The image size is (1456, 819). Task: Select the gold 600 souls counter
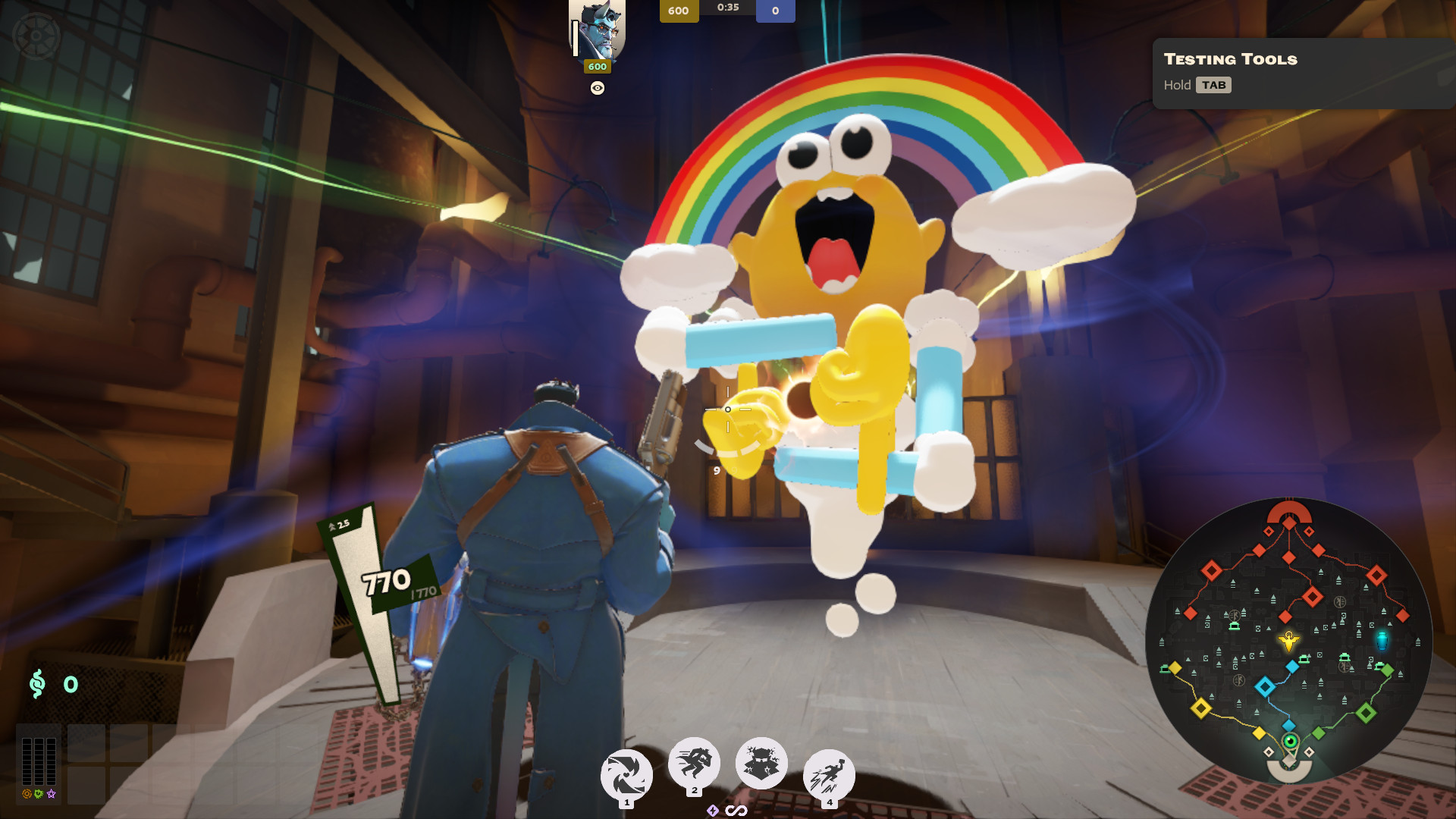click(678, 11)
